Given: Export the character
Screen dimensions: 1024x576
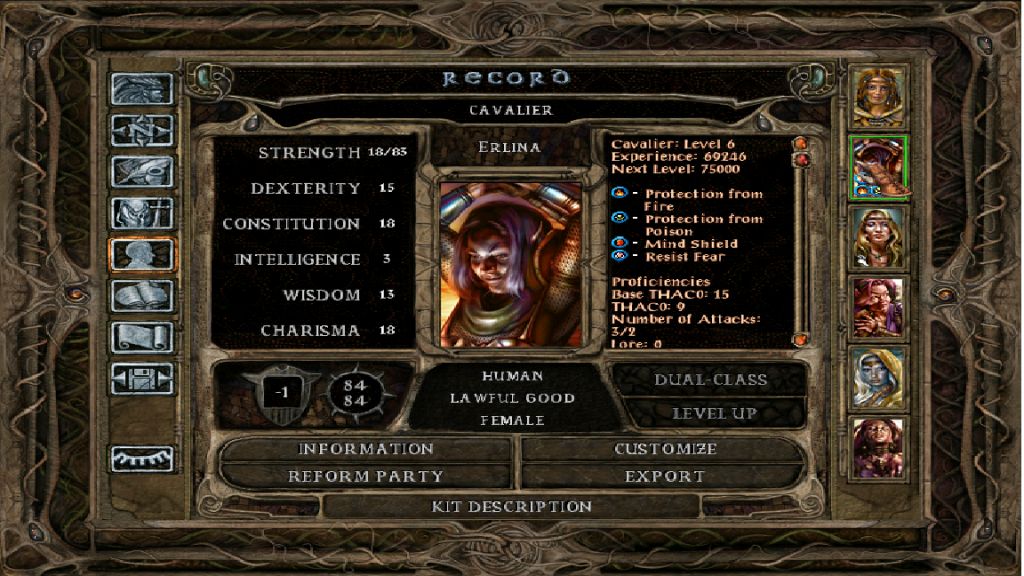Looking at the screenshot, I should pos(664,476).
